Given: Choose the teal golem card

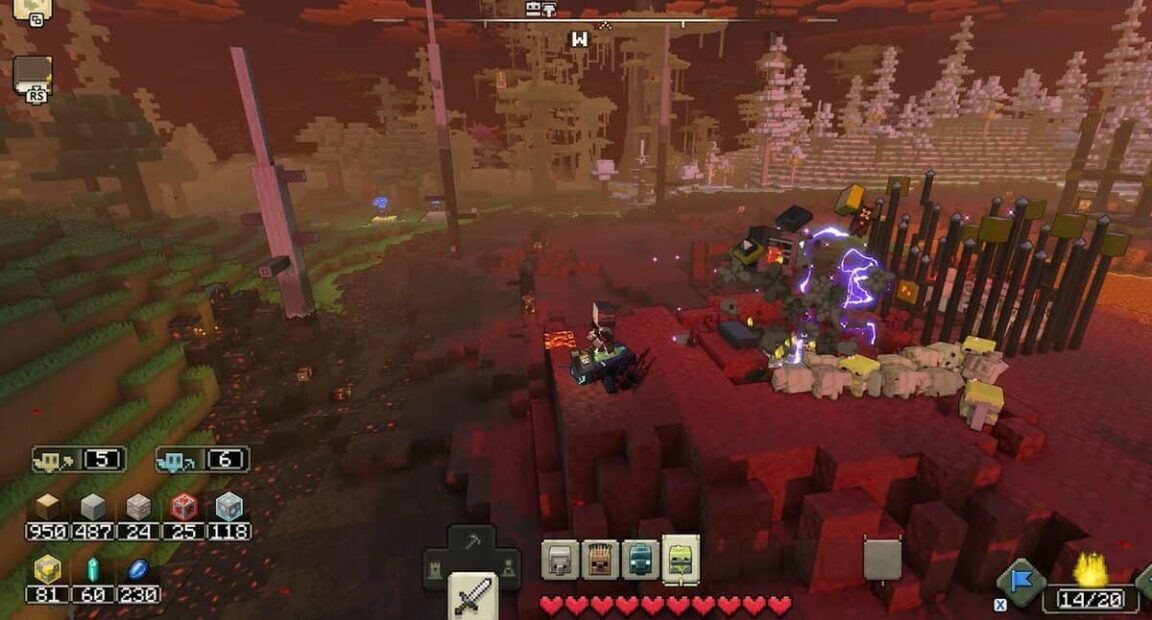Looking at the screenshot, I should point(640,559).
